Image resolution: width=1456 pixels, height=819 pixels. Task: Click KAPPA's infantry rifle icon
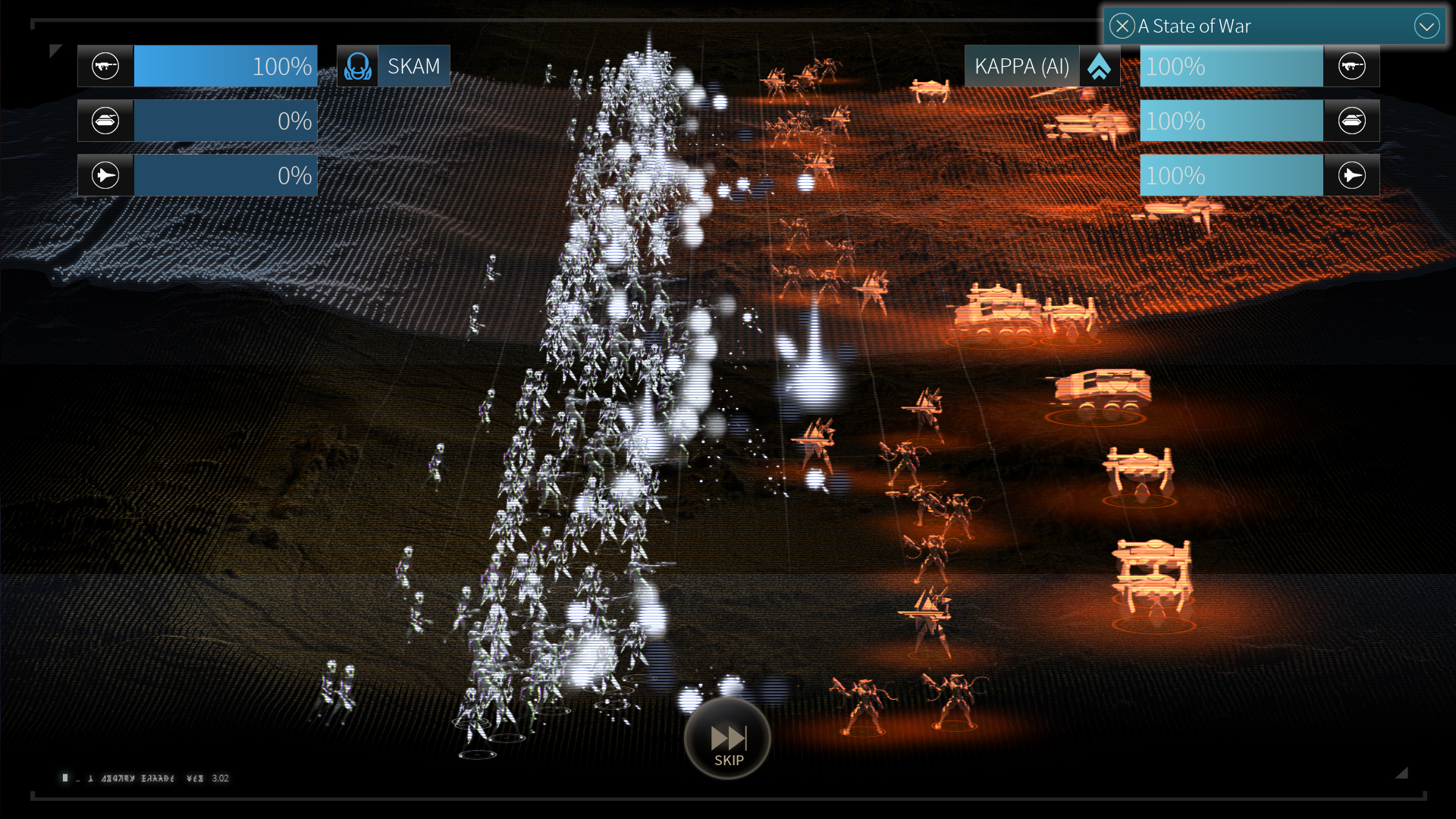point(1353,65)
